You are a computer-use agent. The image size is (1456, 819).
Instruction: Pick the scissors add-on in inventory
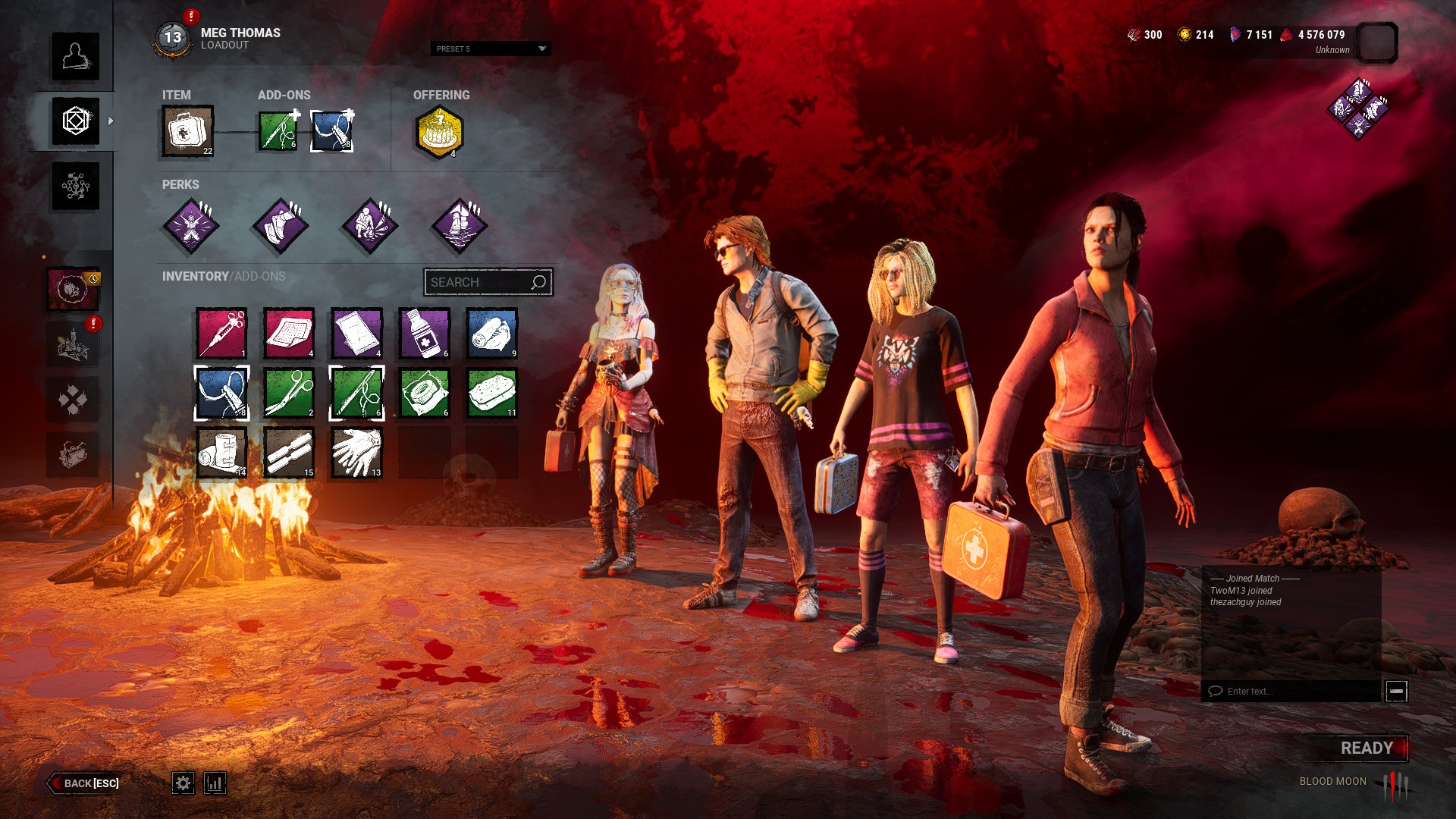[289, 393]
